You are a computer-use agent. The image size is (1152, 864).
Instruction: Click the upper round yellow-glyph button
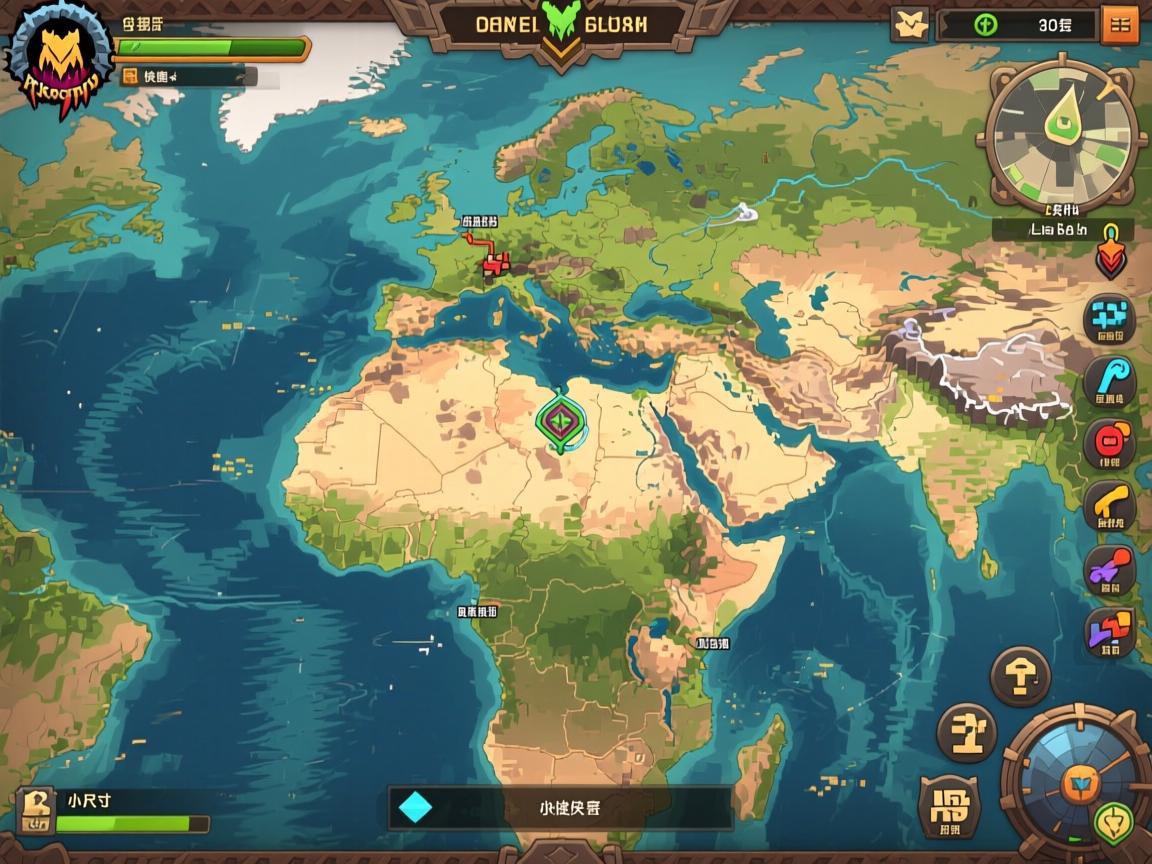point(1020,678)
